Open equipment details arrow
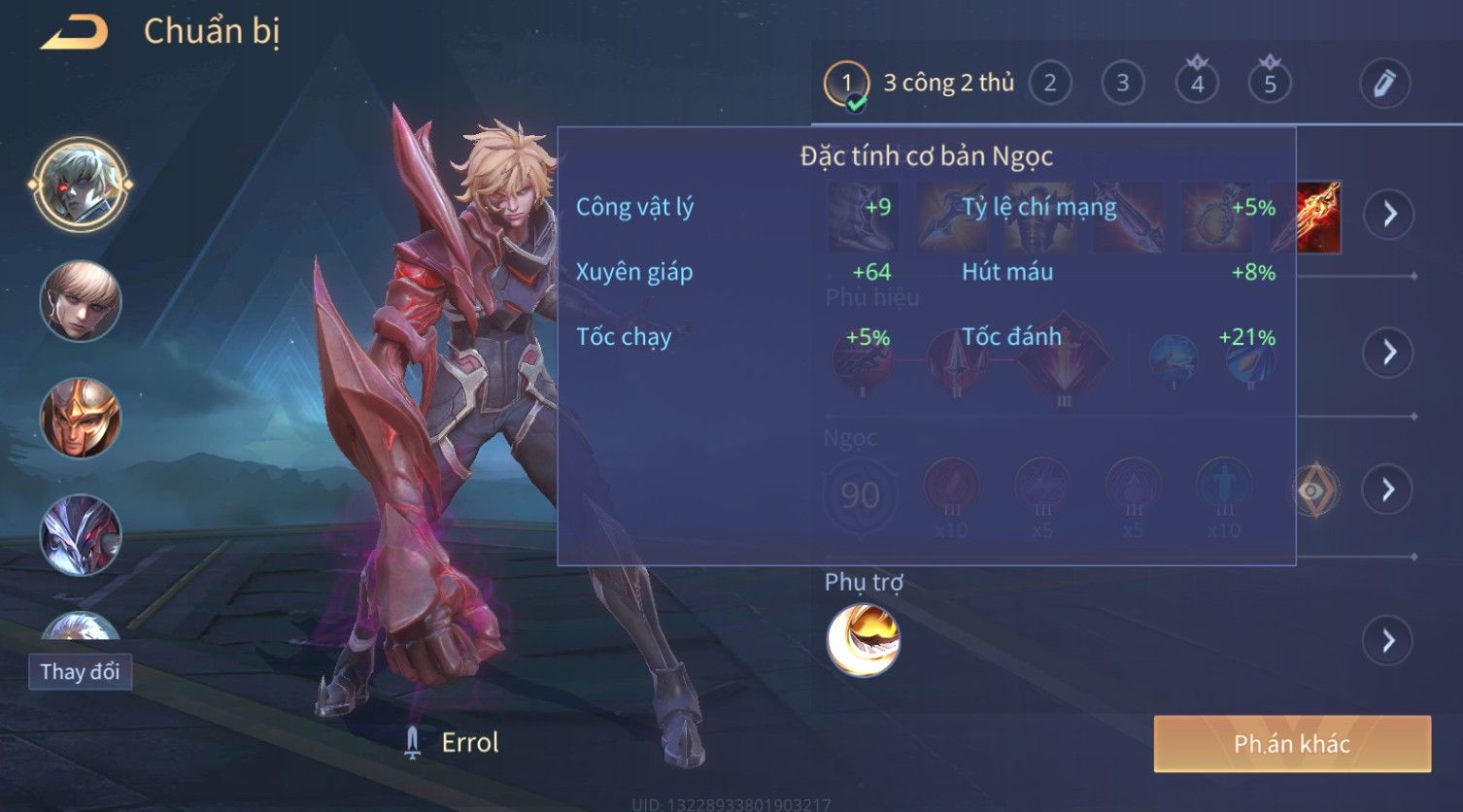Screen dimensions: 1463x812 (x=1389, y=214)
